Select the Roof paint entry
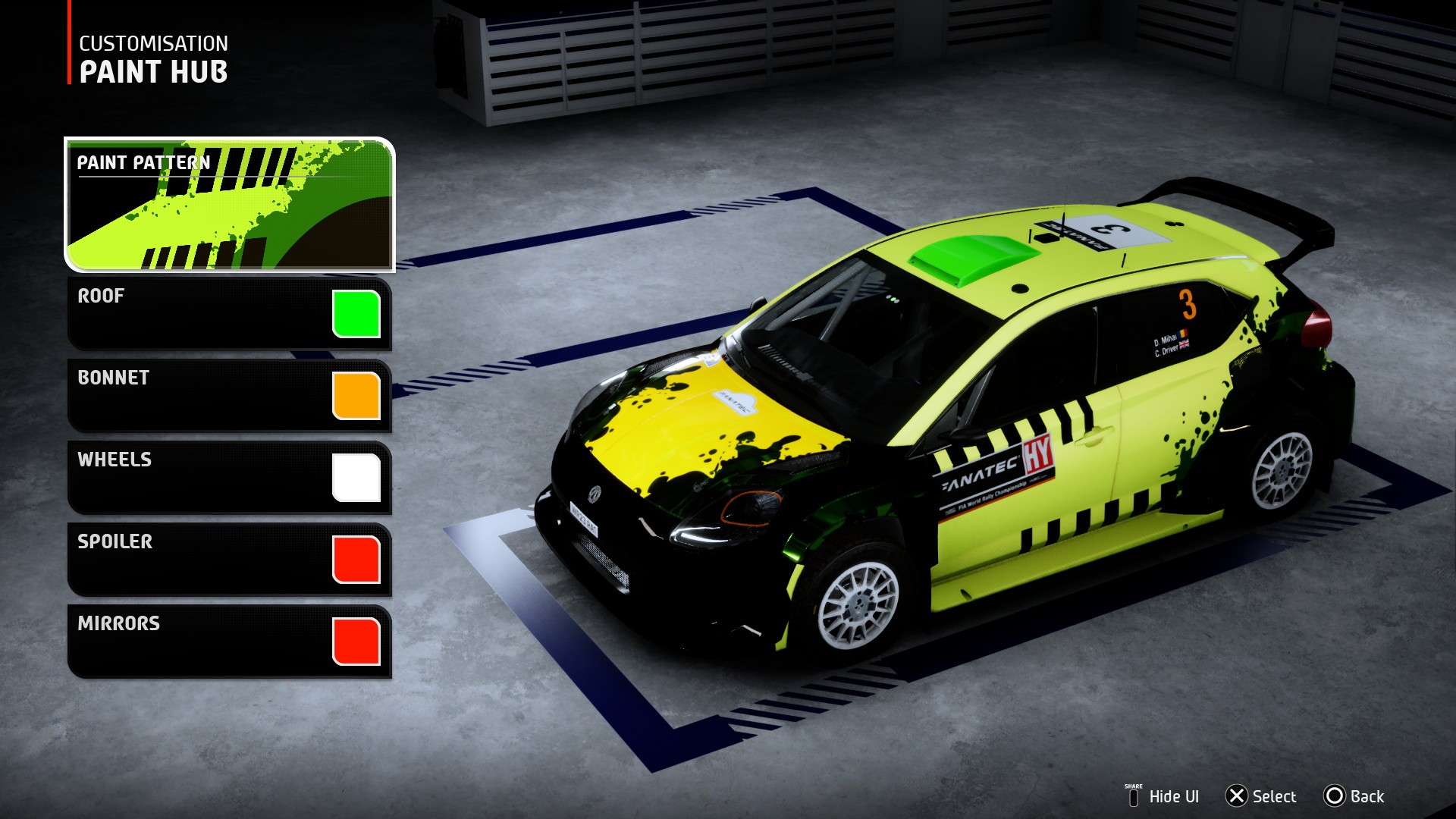This screenshot has height=819, width=1456. (197, 313)
